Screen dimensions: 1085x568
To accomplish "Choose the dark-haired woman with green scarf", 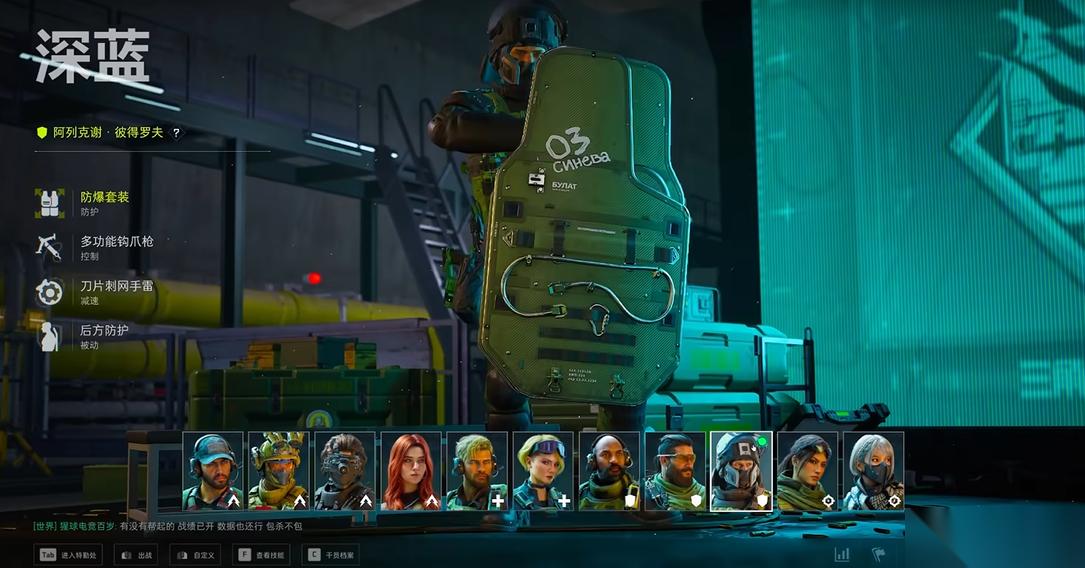I will 807,471.
